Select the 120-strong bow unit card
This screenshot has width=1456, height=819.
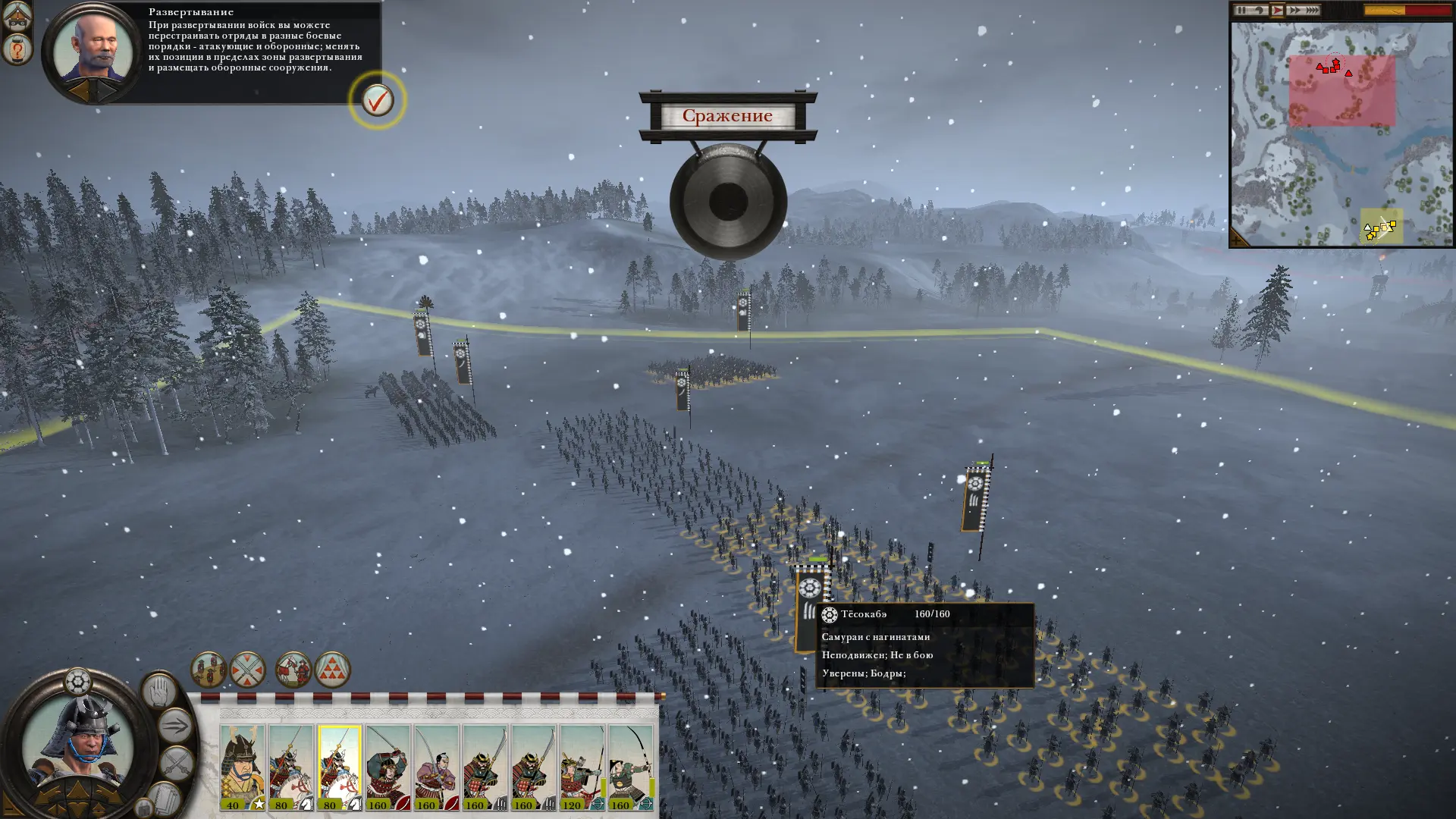tap(582, 767)
